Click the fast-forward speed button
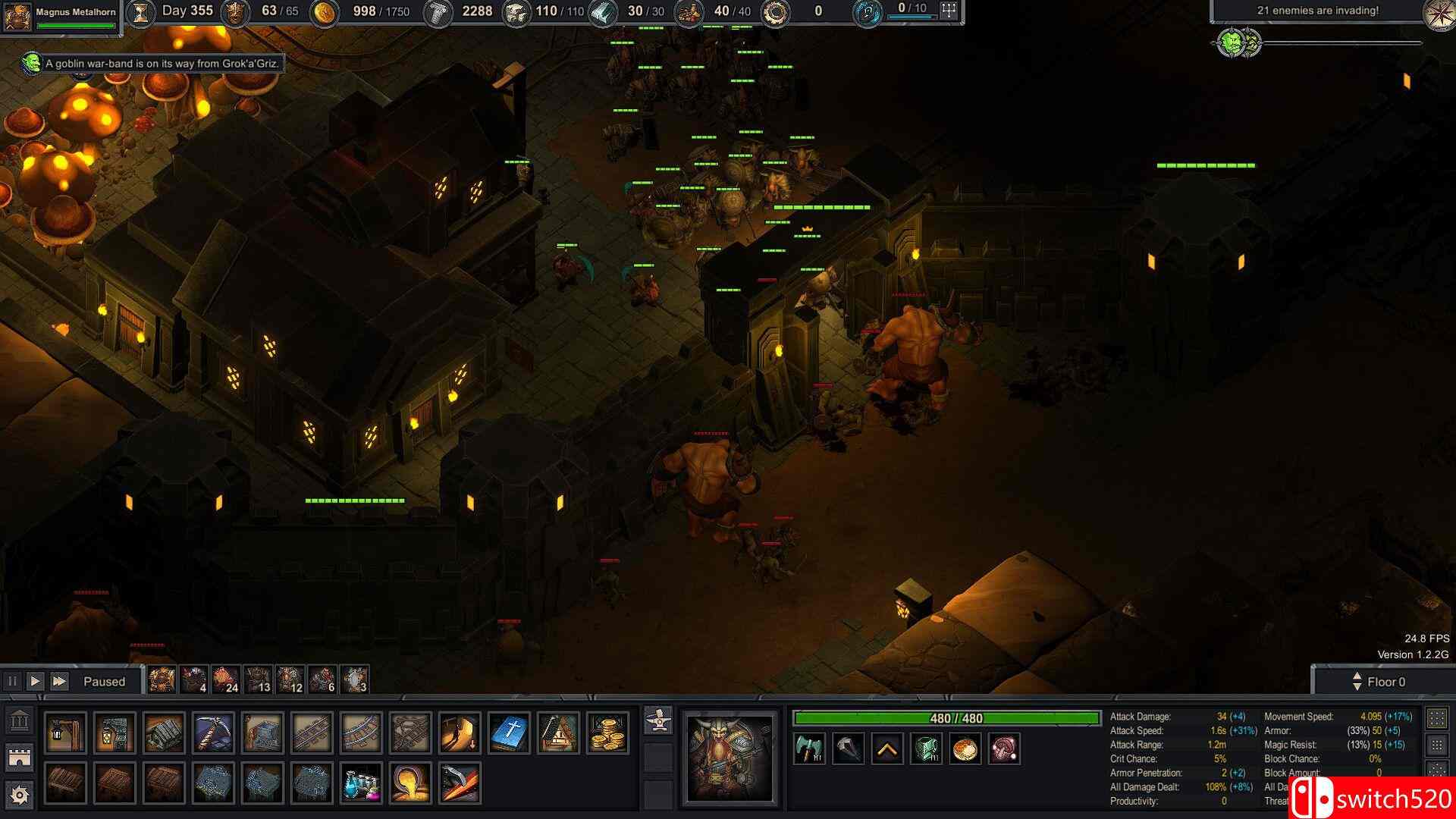The height and width of the screenshot is (819, 1456). [59, 681]
